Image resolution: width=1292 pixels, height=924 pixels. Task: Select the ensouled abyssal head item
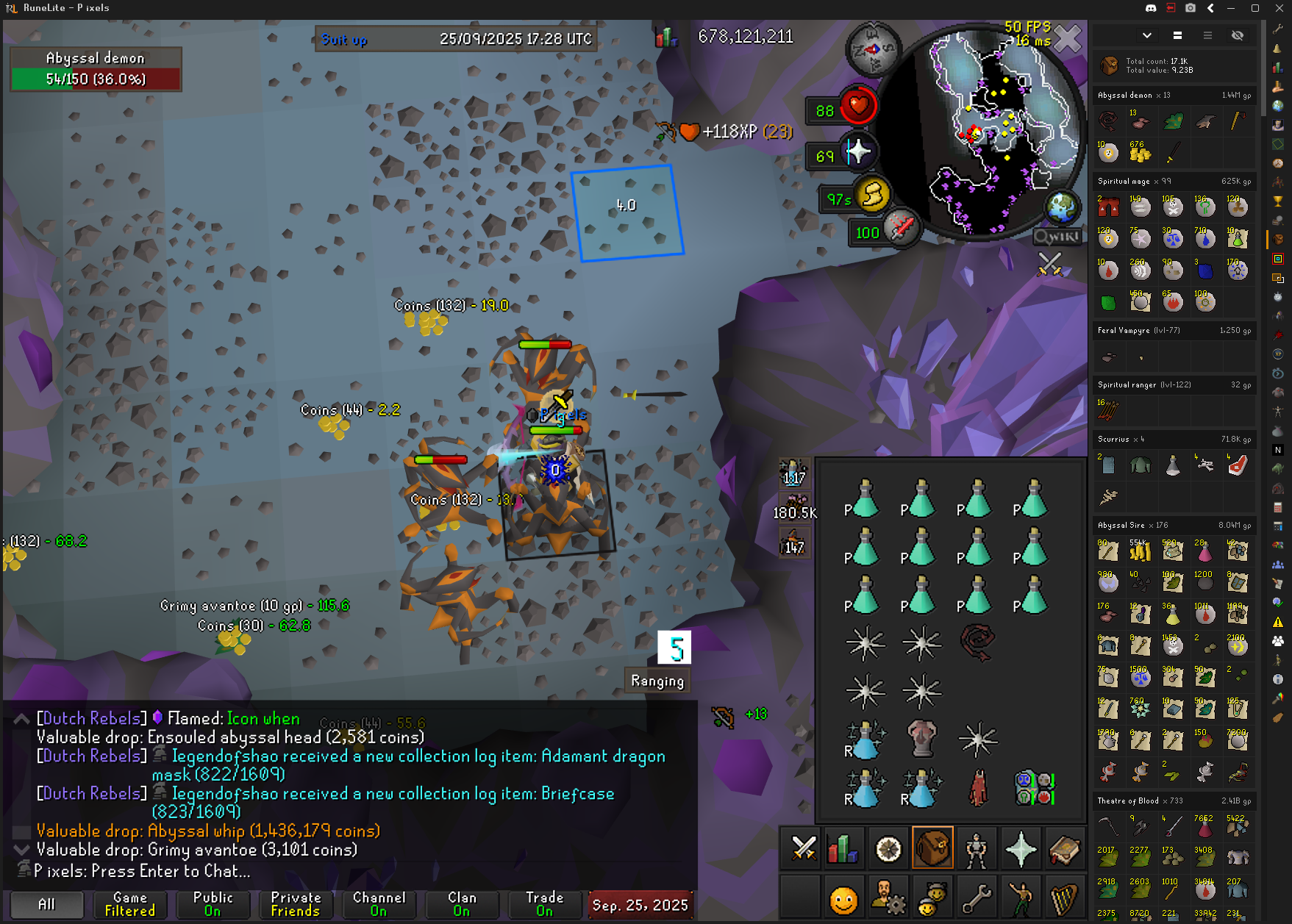[921, 739]
